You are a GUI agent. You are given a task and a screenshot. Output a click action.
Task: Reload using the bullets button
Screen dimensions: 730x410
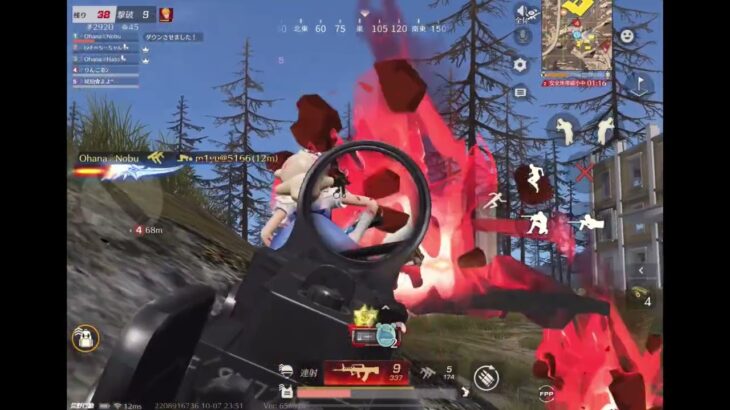486,377
